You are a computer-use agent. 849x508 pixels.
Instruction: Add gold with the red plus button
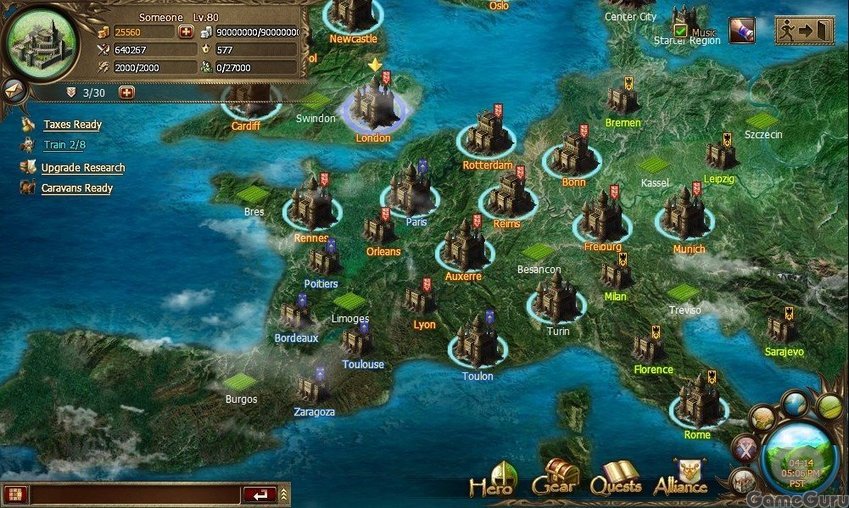coord(186,32)
